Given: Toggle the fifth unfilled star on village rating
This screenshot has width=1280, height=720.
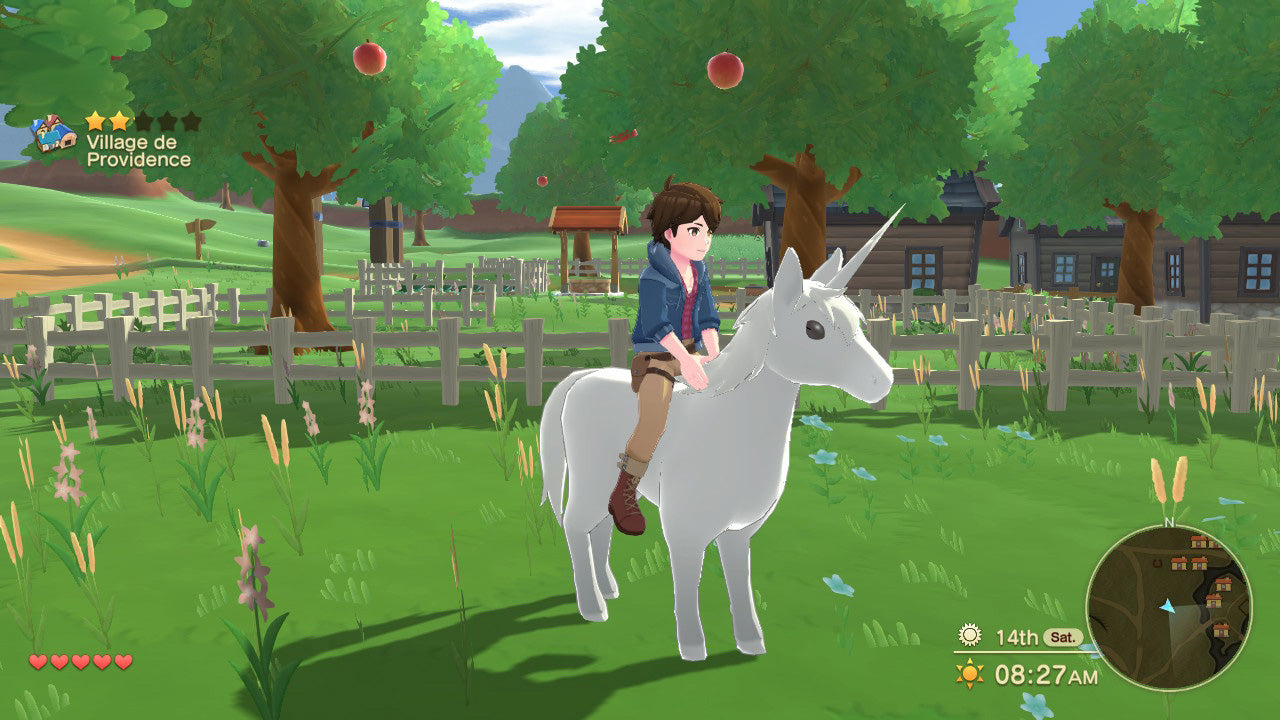Looking at the screenshot, I should [x=190, y=122].
